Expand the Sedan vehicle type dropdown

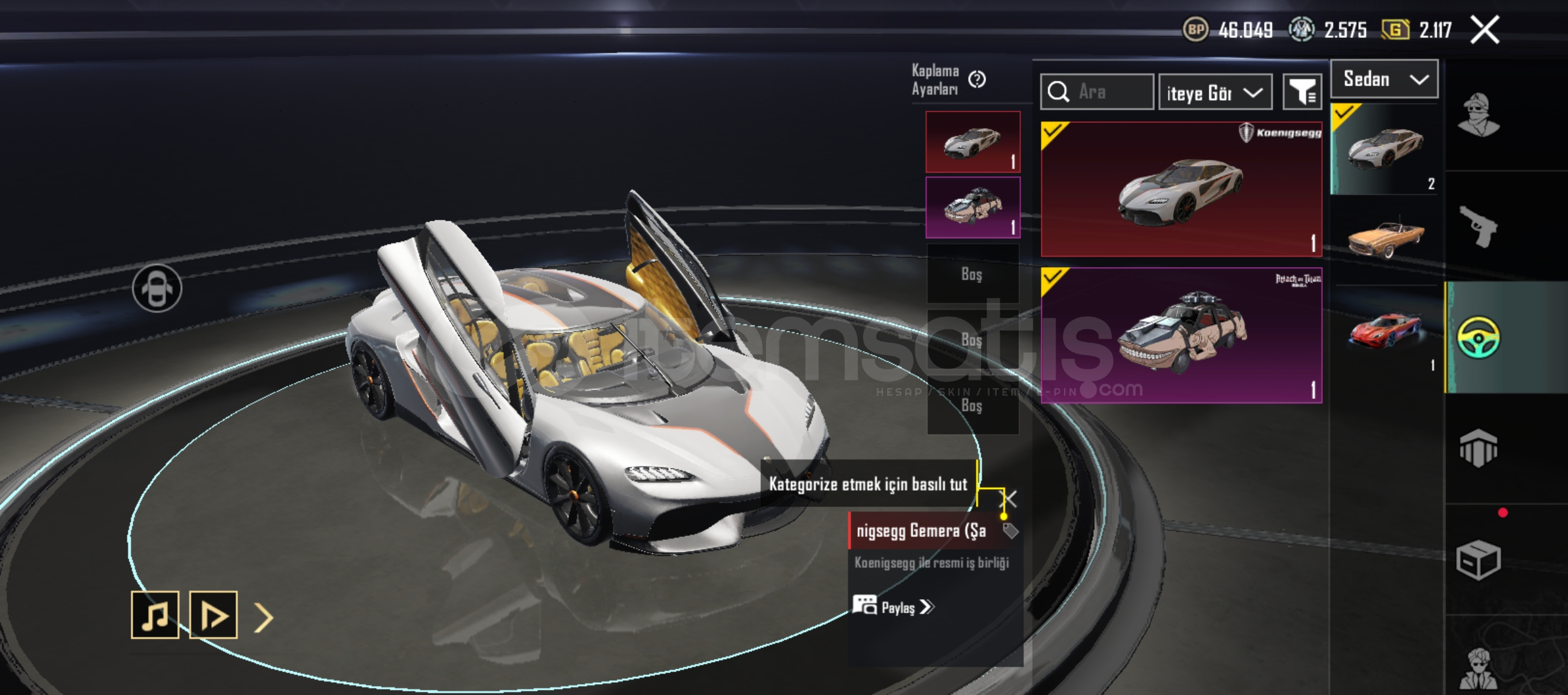1384,79
